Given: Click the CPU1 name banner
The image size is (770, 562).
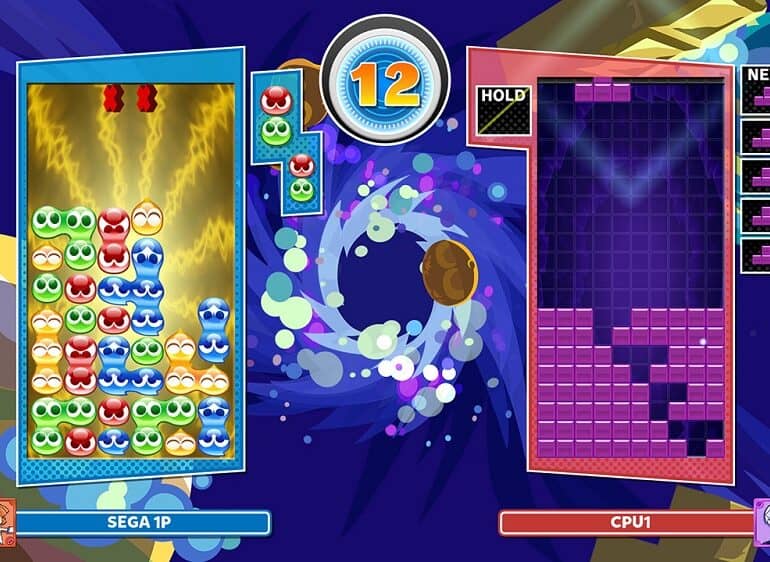Looking at the screenshot, I should pyautogui.click(x=625, y=523).
